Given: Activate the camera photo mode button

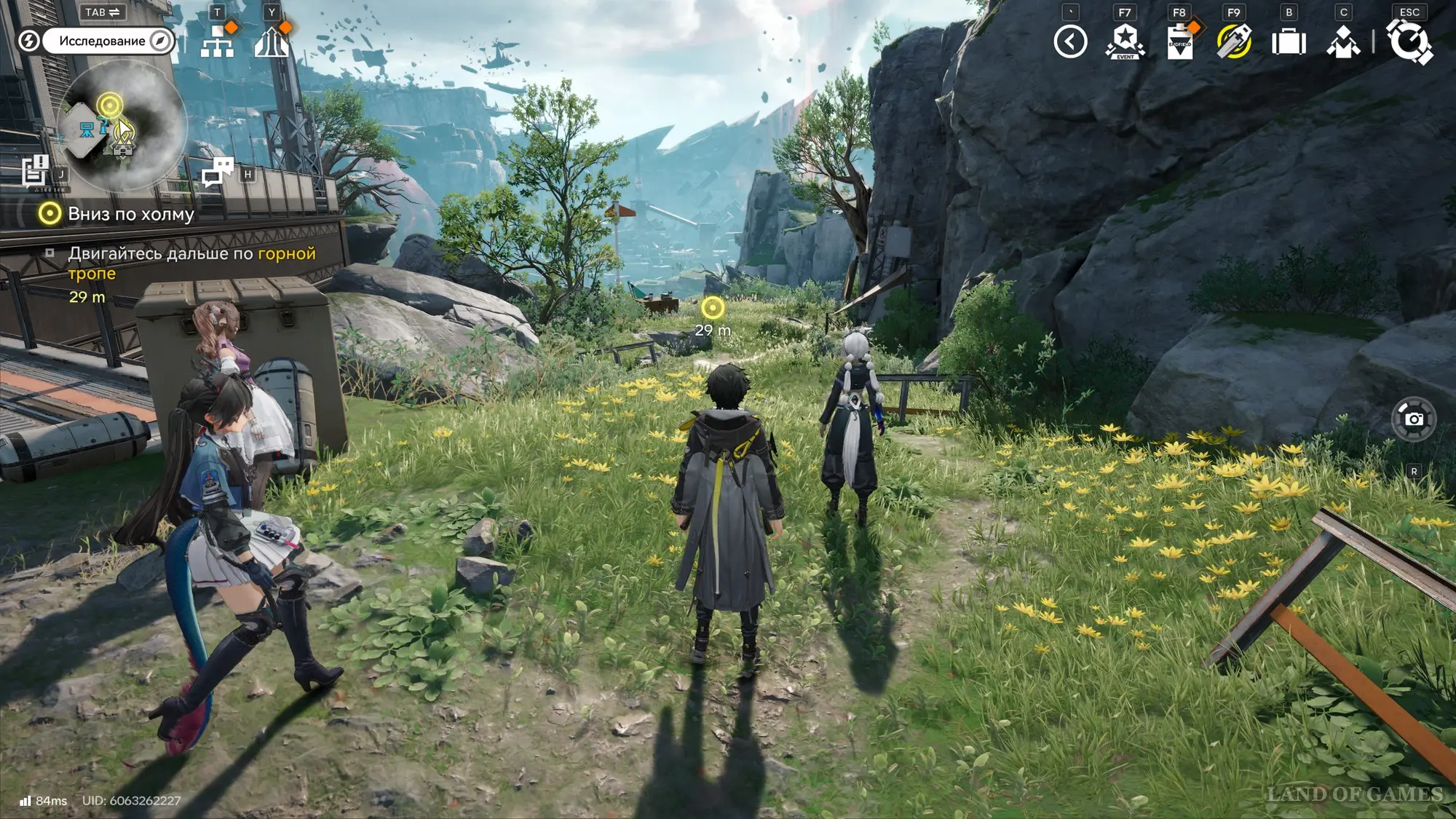Looking at the screenshot, I should pyautogui.click(x=1414, y=419).
